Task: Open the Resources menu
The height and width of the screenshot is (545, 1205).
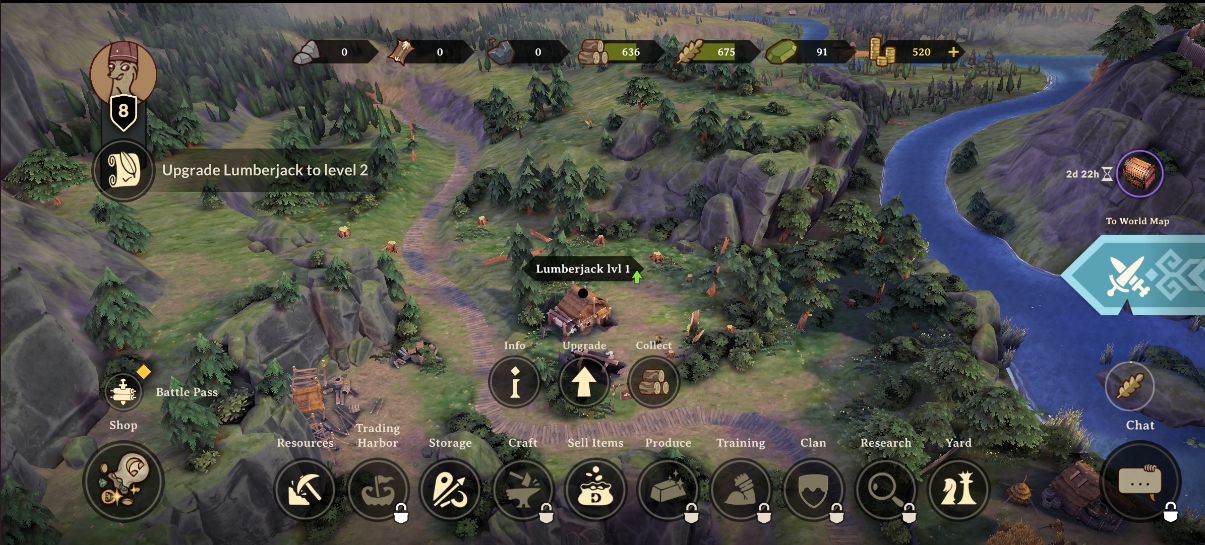Action: (x=305, y=489)
